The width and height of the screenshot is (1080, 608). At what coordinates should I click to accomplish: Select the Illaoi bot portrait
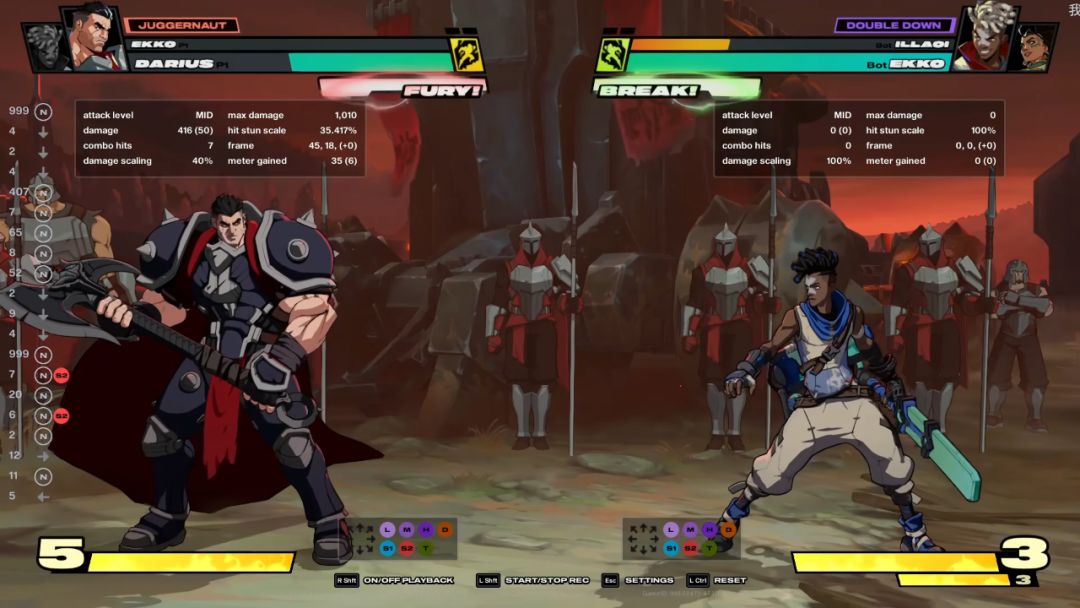point(985,40)
